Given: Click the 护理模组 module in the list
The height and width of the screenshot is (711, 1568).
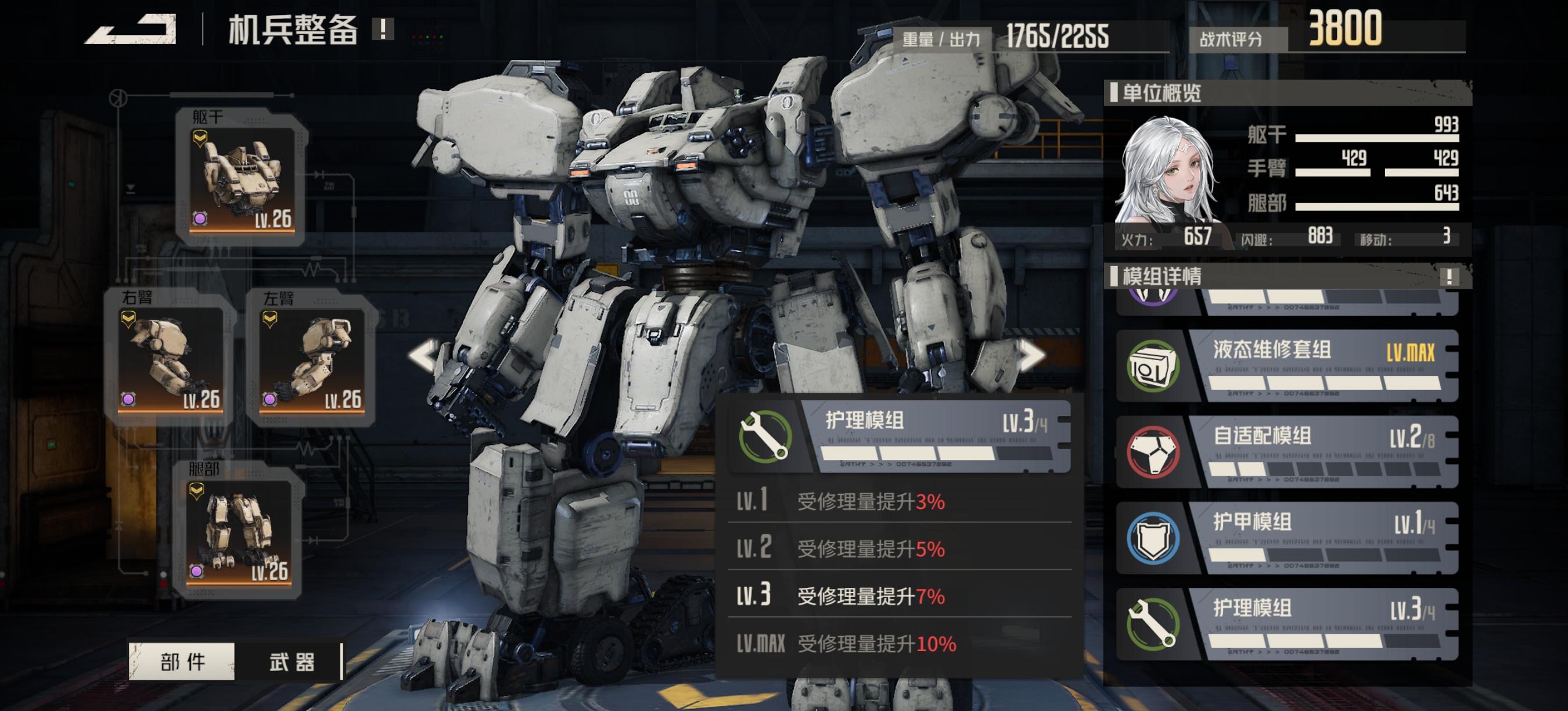Looking at the screenshot, I should pos(1288,624).
